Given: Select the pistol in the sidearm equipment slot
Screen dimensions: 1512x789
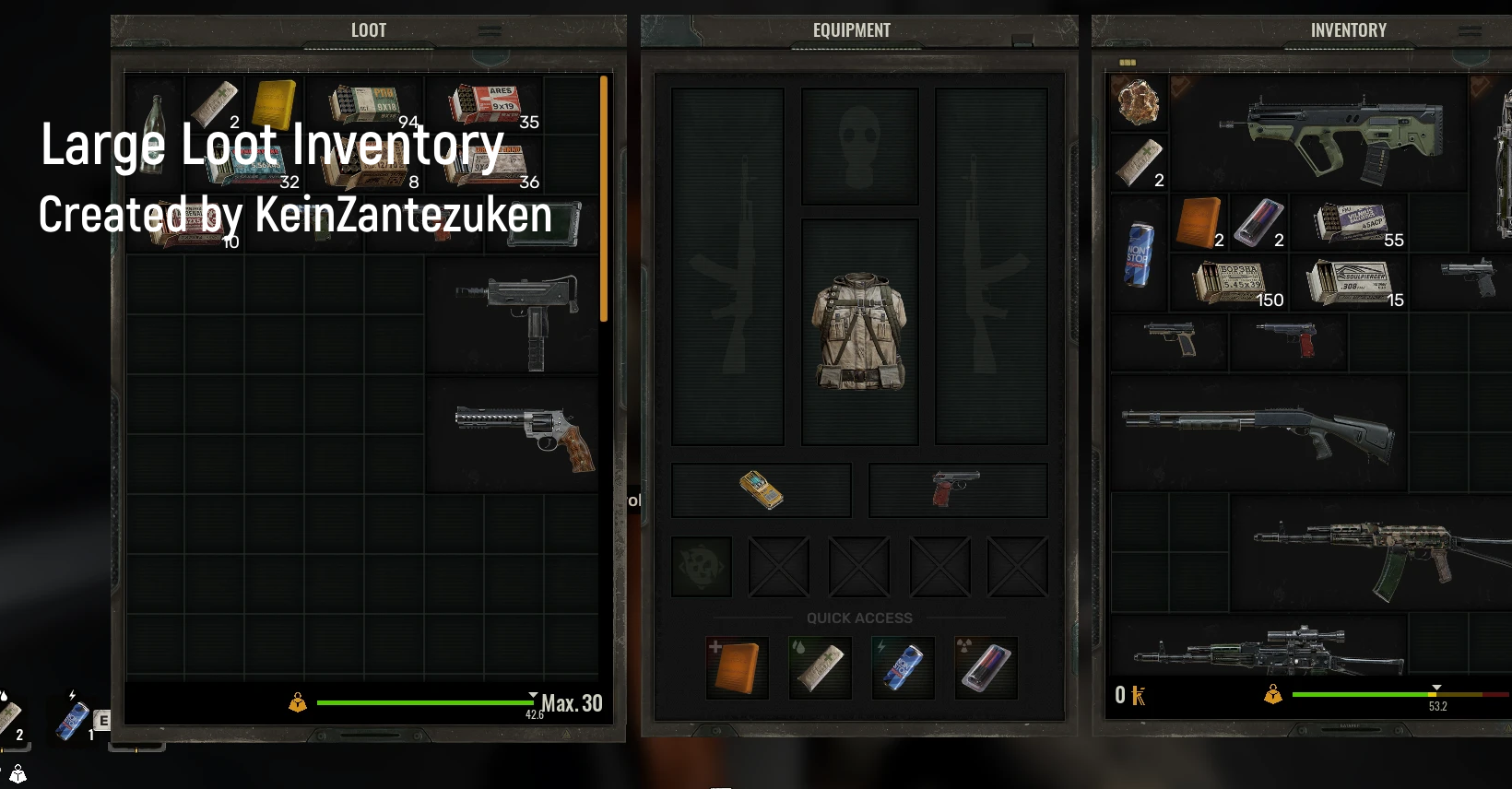Looking at the screenshot, I should click(957, 489).
